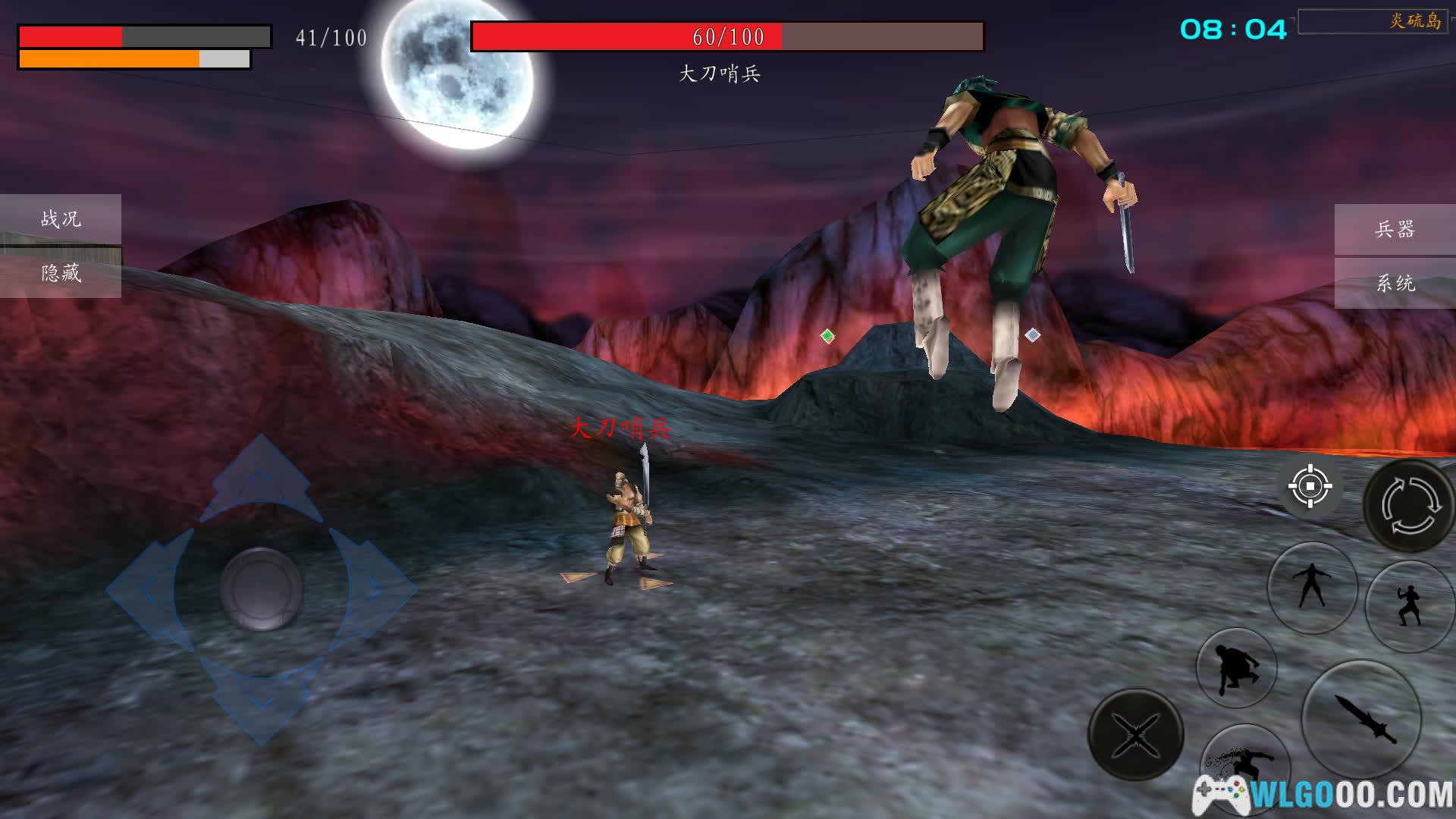Tap the right arrow on movement pad
The image size is (1456, 819).
click(x=374, y=589)
